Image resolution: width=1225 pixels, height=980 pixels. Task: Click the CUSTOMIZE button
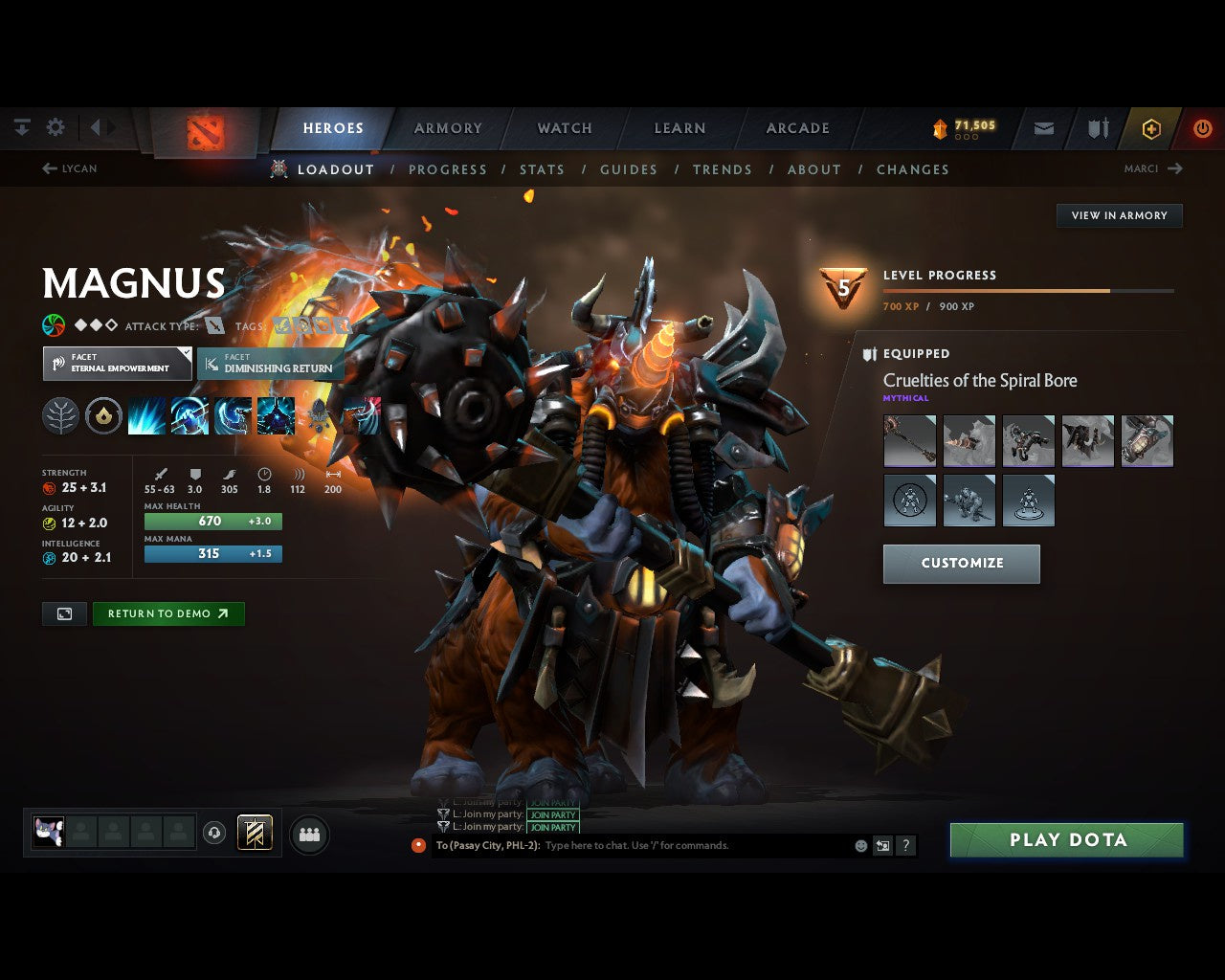tap(961, 563)
